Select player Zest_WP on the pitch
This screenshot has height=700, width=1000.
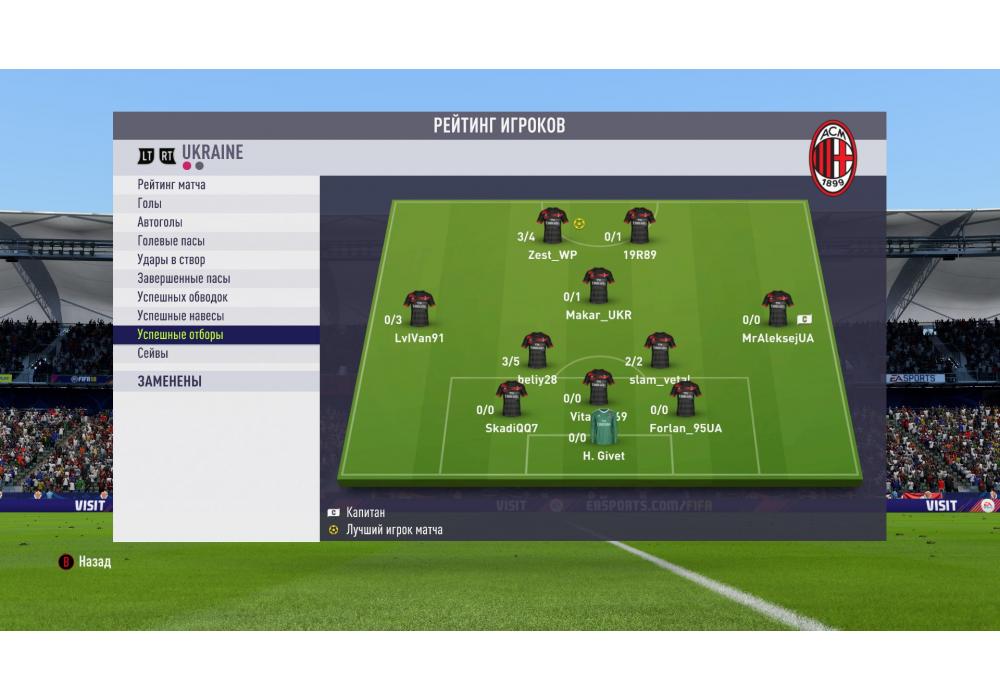tap(552, 227)
